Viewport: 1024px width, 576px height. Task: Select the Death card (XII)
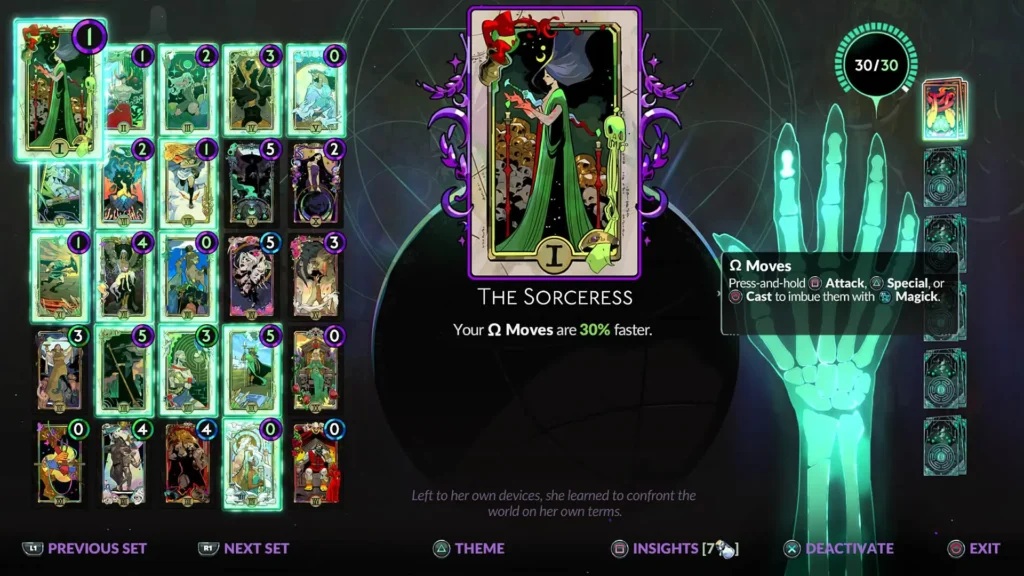tap(124, 278)
